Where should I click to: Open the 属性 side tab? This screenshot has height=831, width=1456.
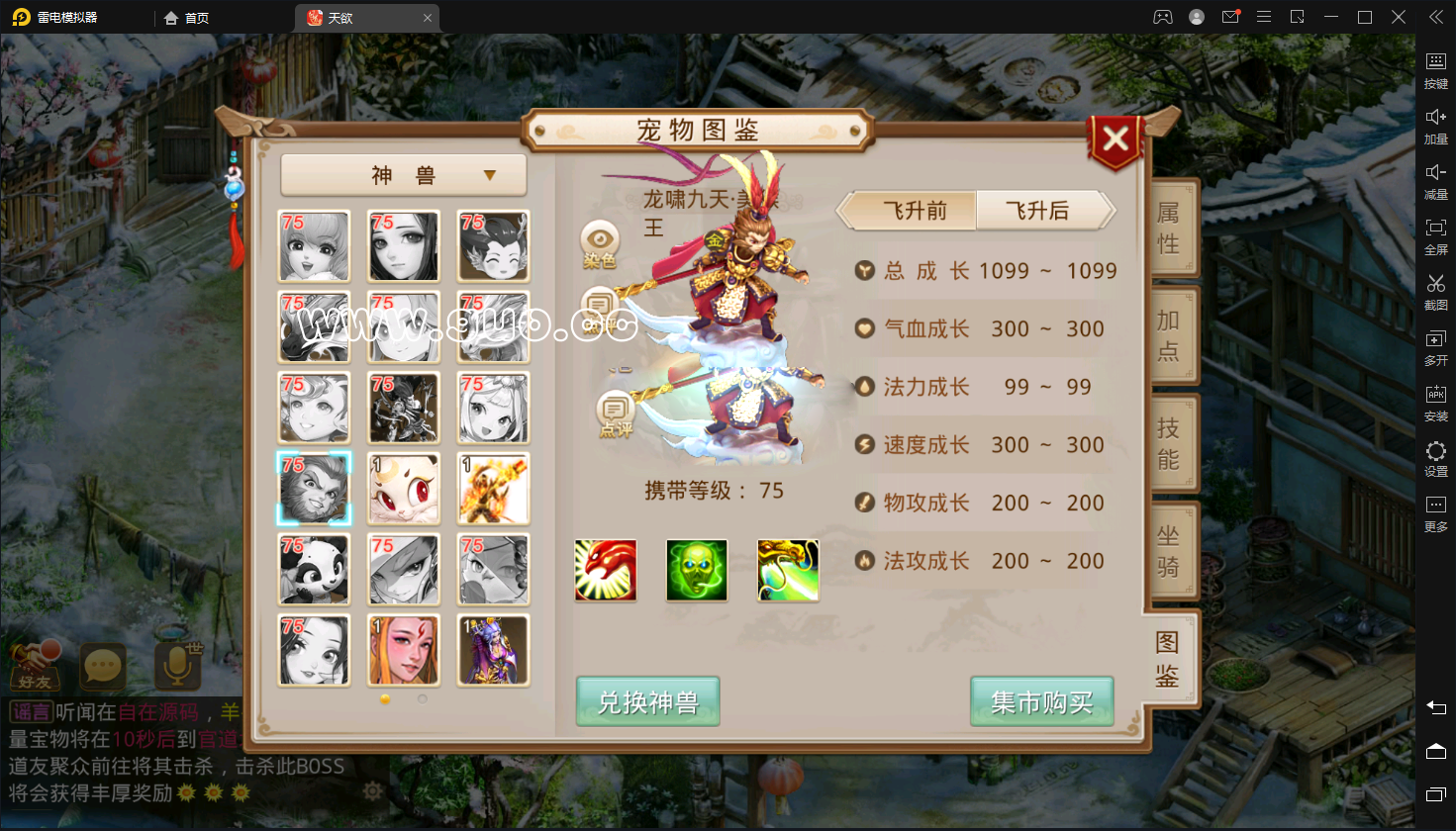[x=1169, y=229]
